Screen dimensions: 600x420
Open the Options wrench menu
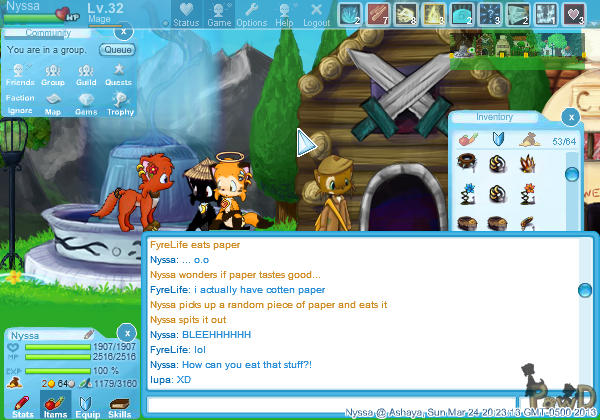(251, 15)
